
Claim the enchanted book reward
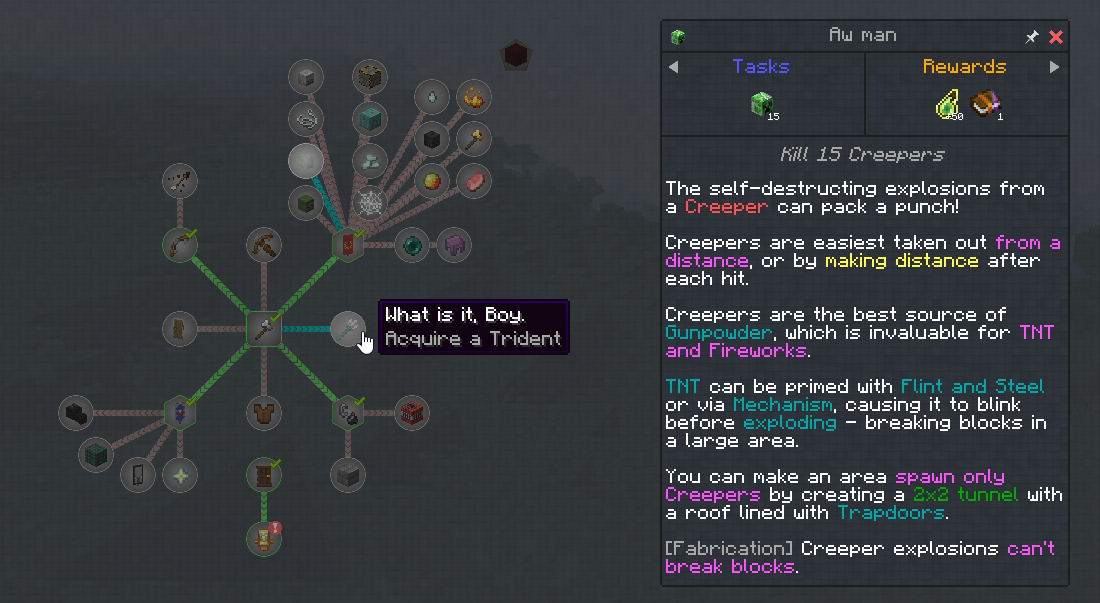click(x=985, y=104)
